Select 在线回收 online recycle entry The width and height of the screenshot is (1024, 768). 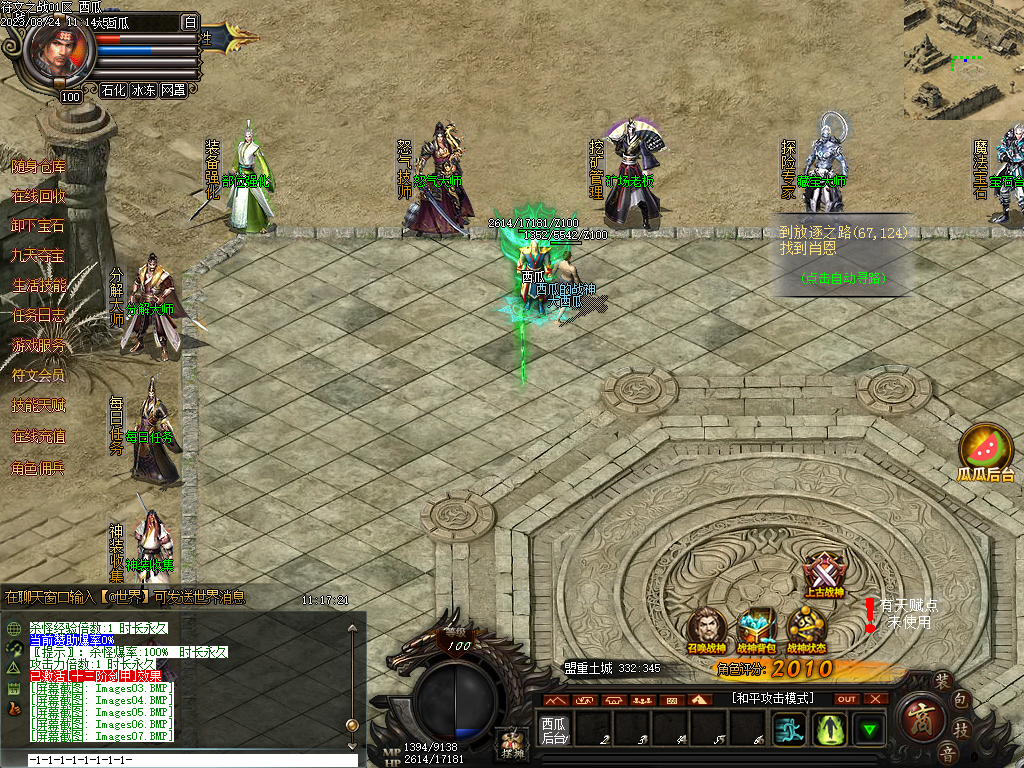click(38, 196)
